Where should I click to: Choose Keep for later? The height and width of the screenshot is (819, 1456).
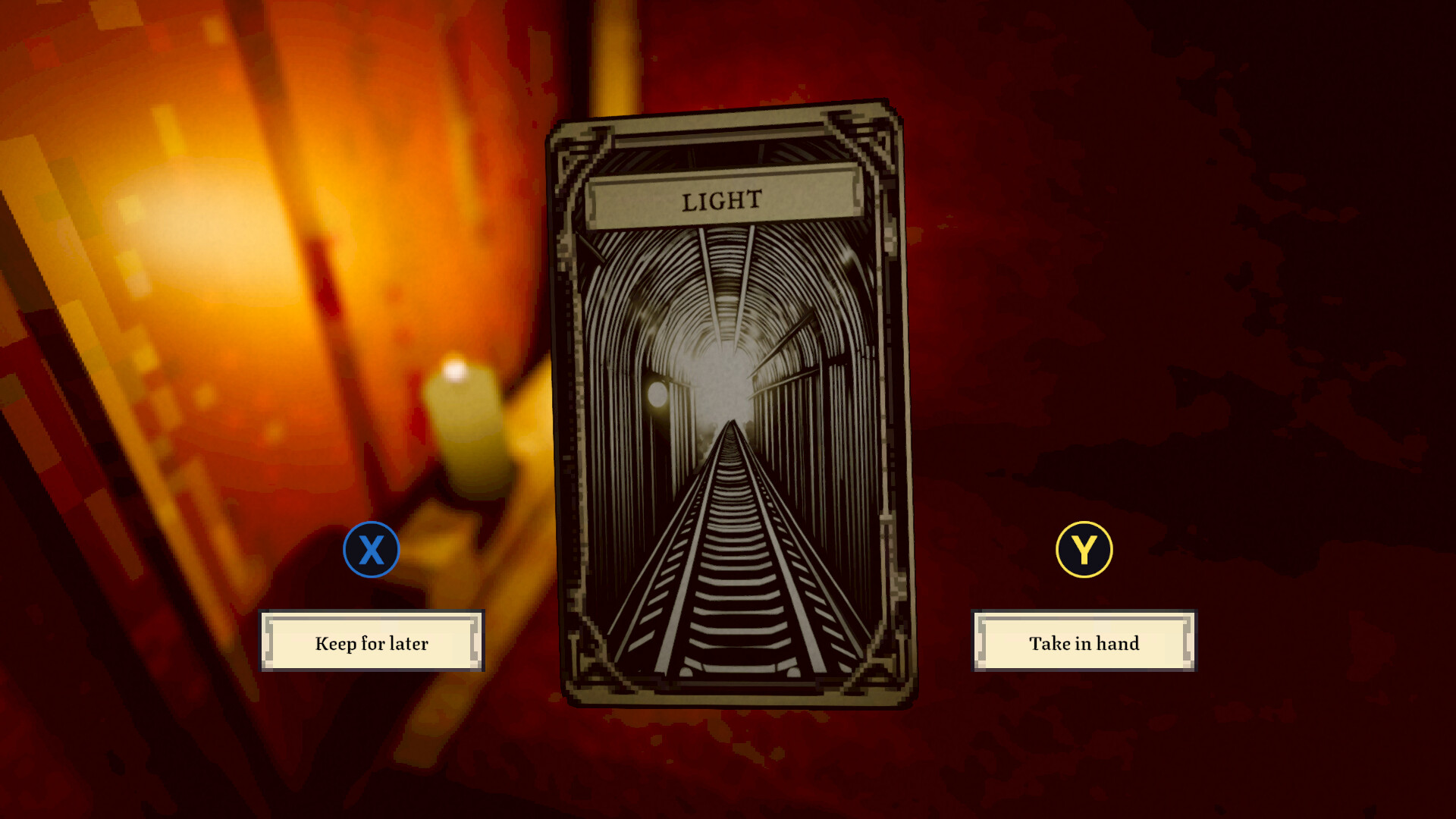(x=371, y=642)
